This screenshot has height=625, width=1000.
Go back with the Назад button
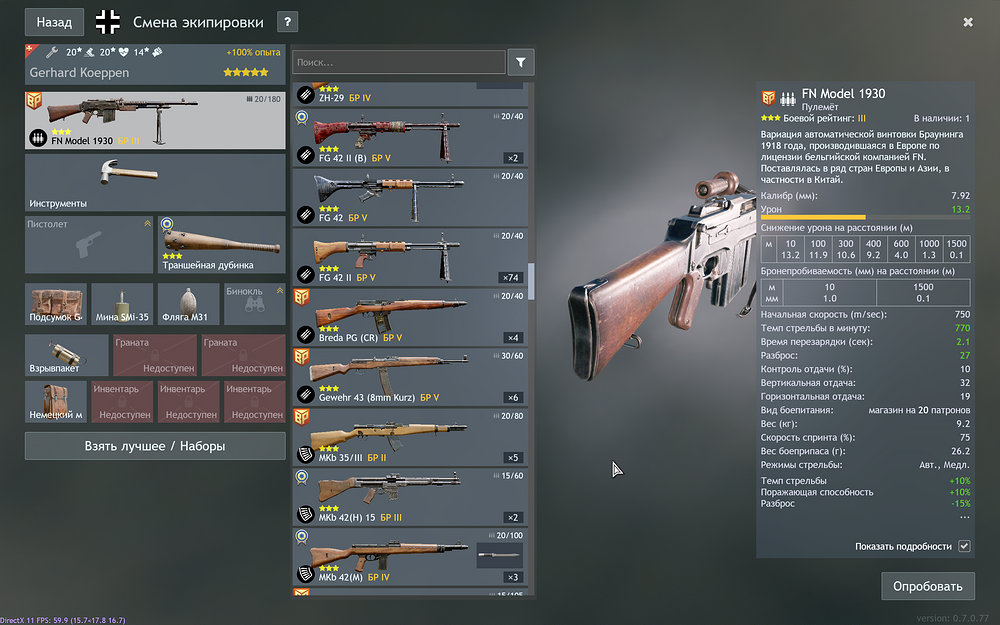[54, 22]
